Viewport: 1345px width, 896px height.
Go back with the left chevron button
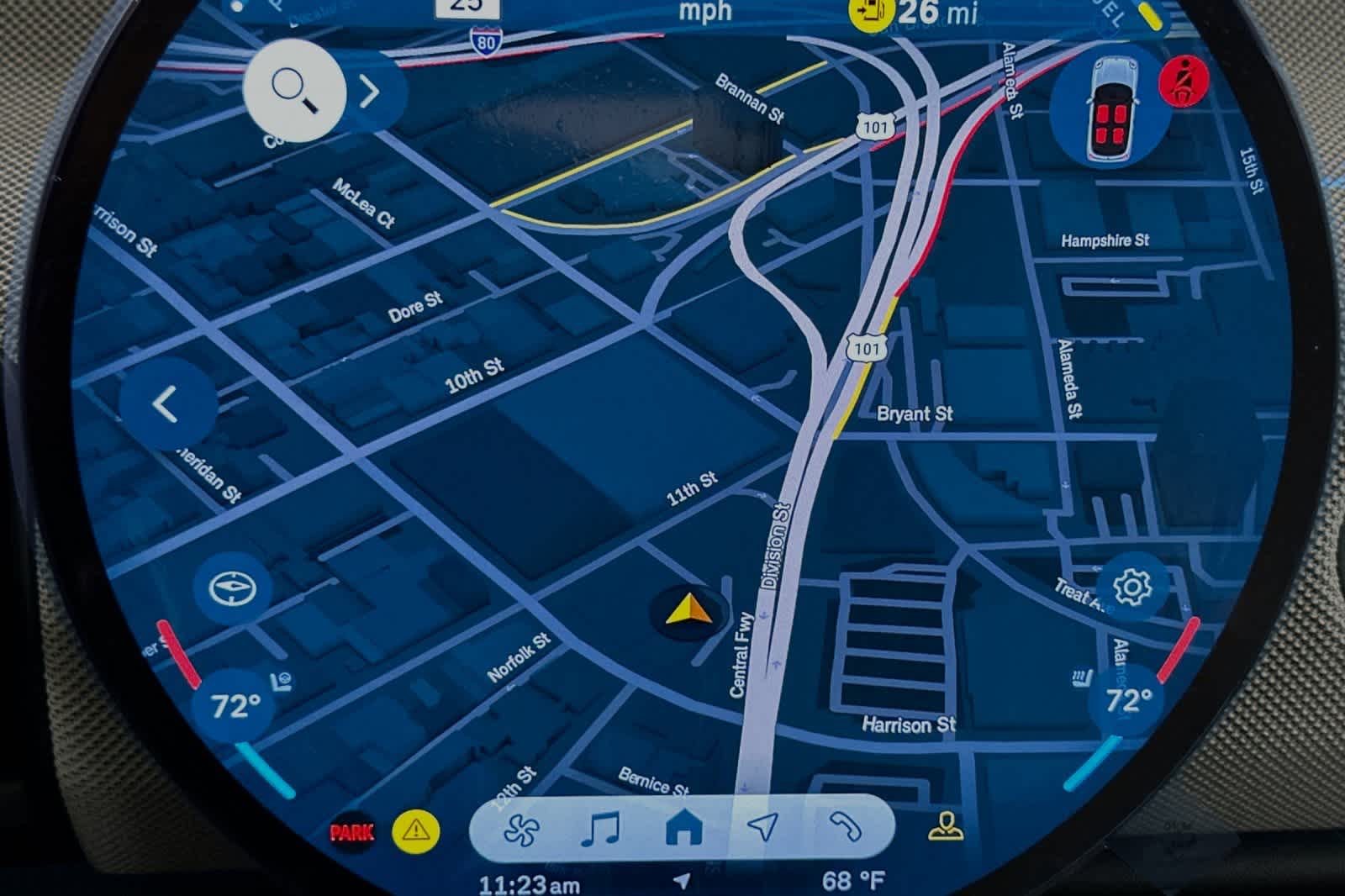coord(166,404)
